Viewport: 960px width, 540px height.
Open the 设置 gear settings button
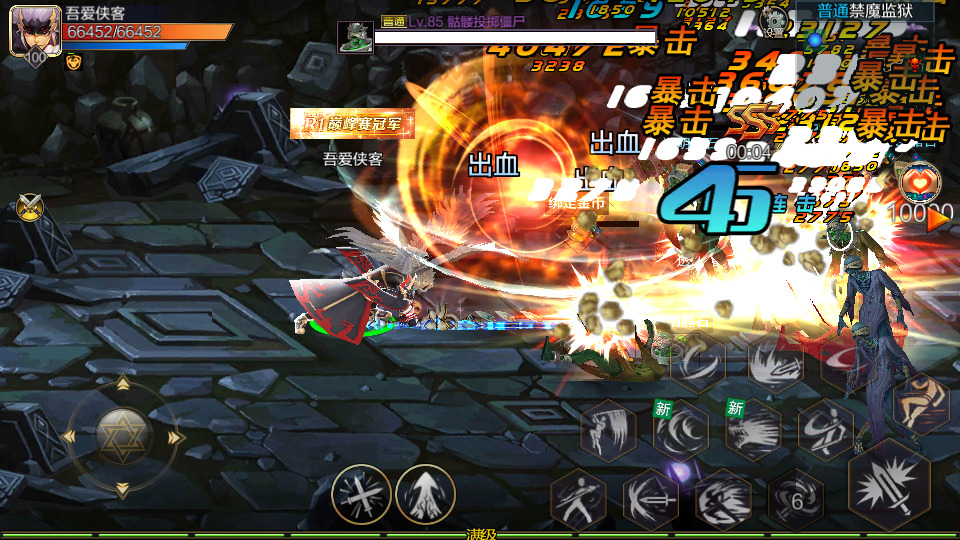click(x=772, y=19)
